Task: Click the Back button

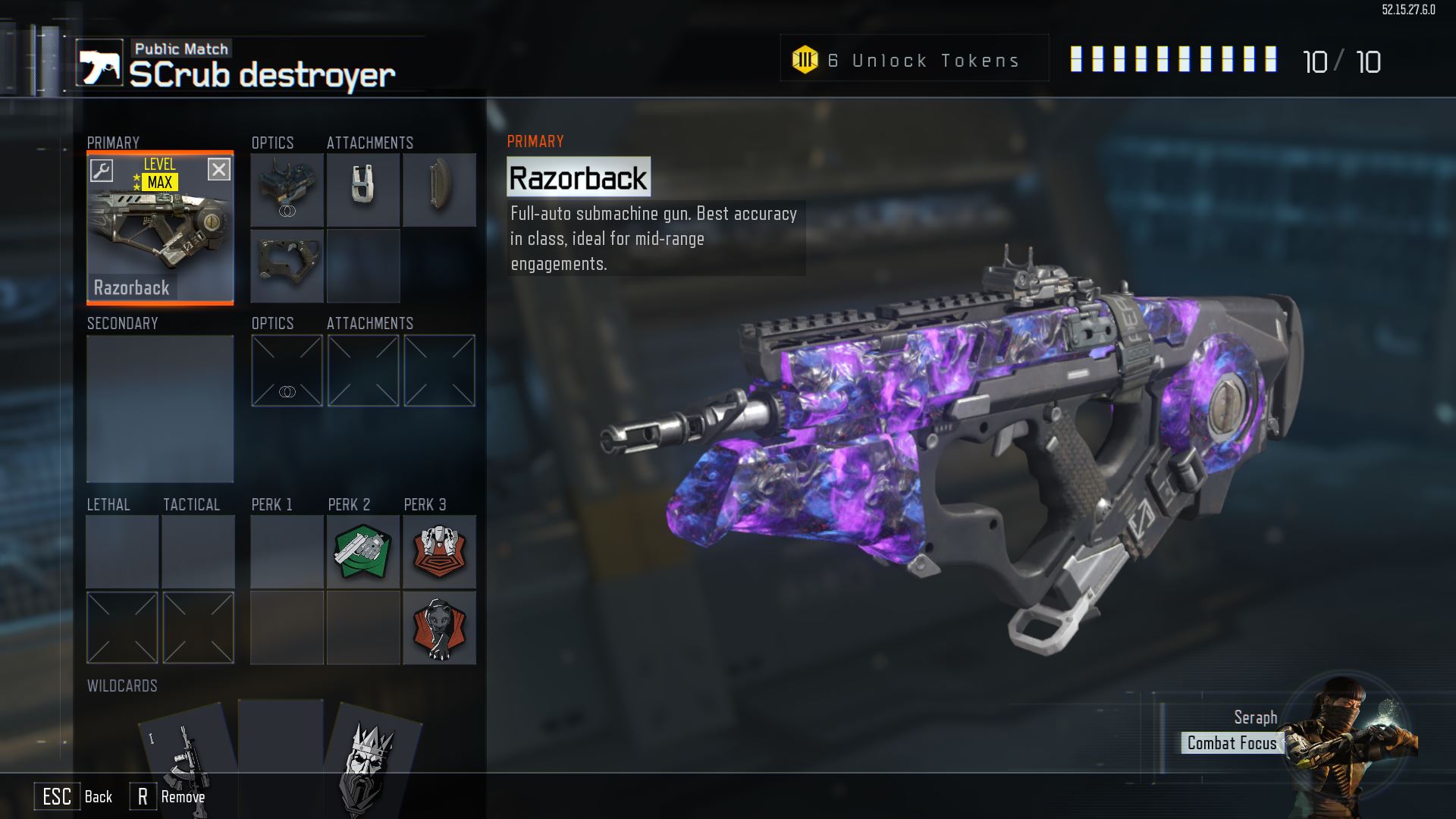Action: tap(76, 797)
